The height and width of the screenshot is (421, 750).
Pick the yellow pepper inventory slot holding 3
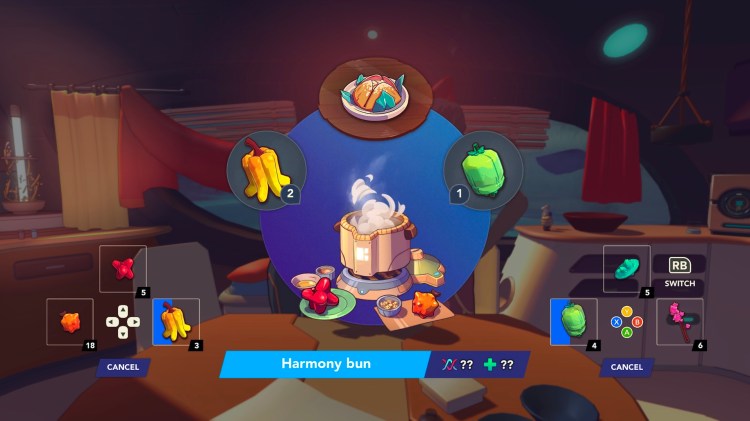[x=175, y=322]
